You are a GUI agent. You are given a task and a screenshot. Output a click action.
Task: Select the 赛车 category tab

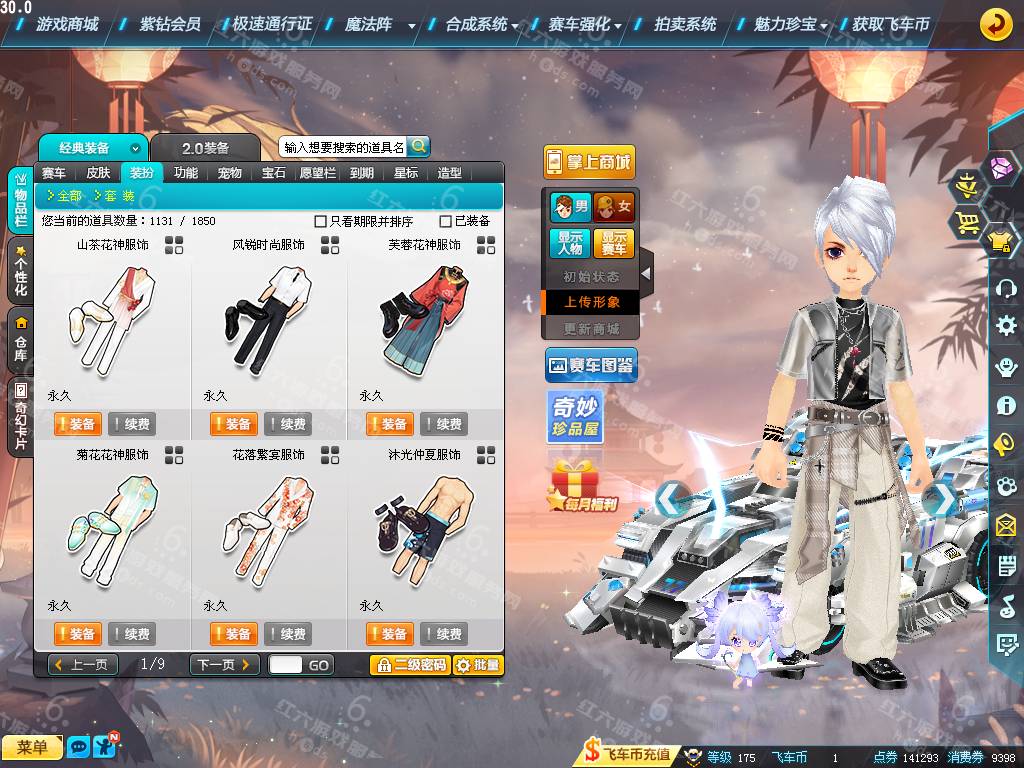click(54, 173)
